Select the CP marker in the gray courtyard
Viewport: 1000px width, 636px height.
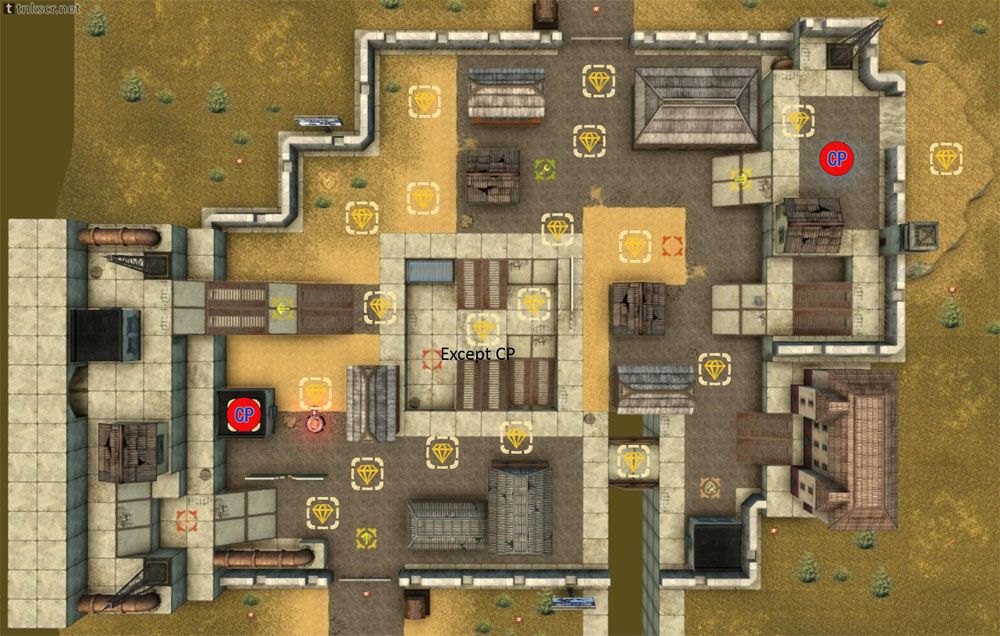point(835,158)
